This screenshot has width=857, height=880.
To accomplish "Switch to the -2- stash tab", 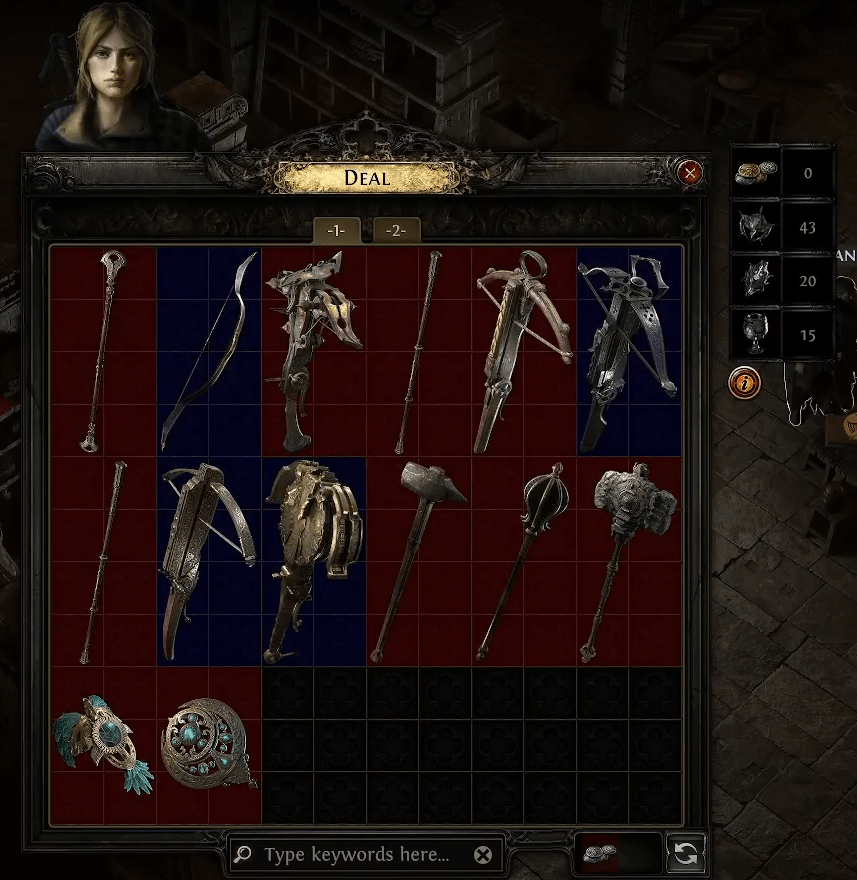I will 396,230.
